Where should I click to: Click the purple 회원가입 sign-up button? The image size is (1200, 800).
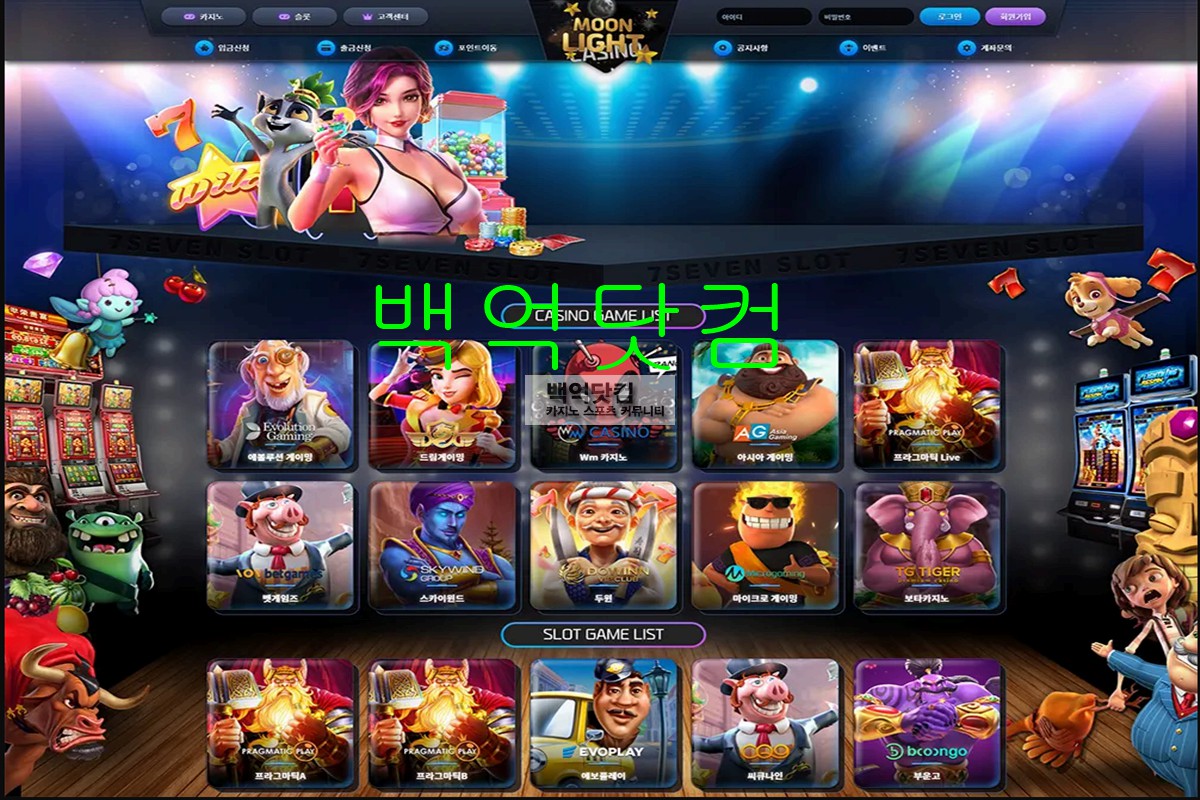1014,17
